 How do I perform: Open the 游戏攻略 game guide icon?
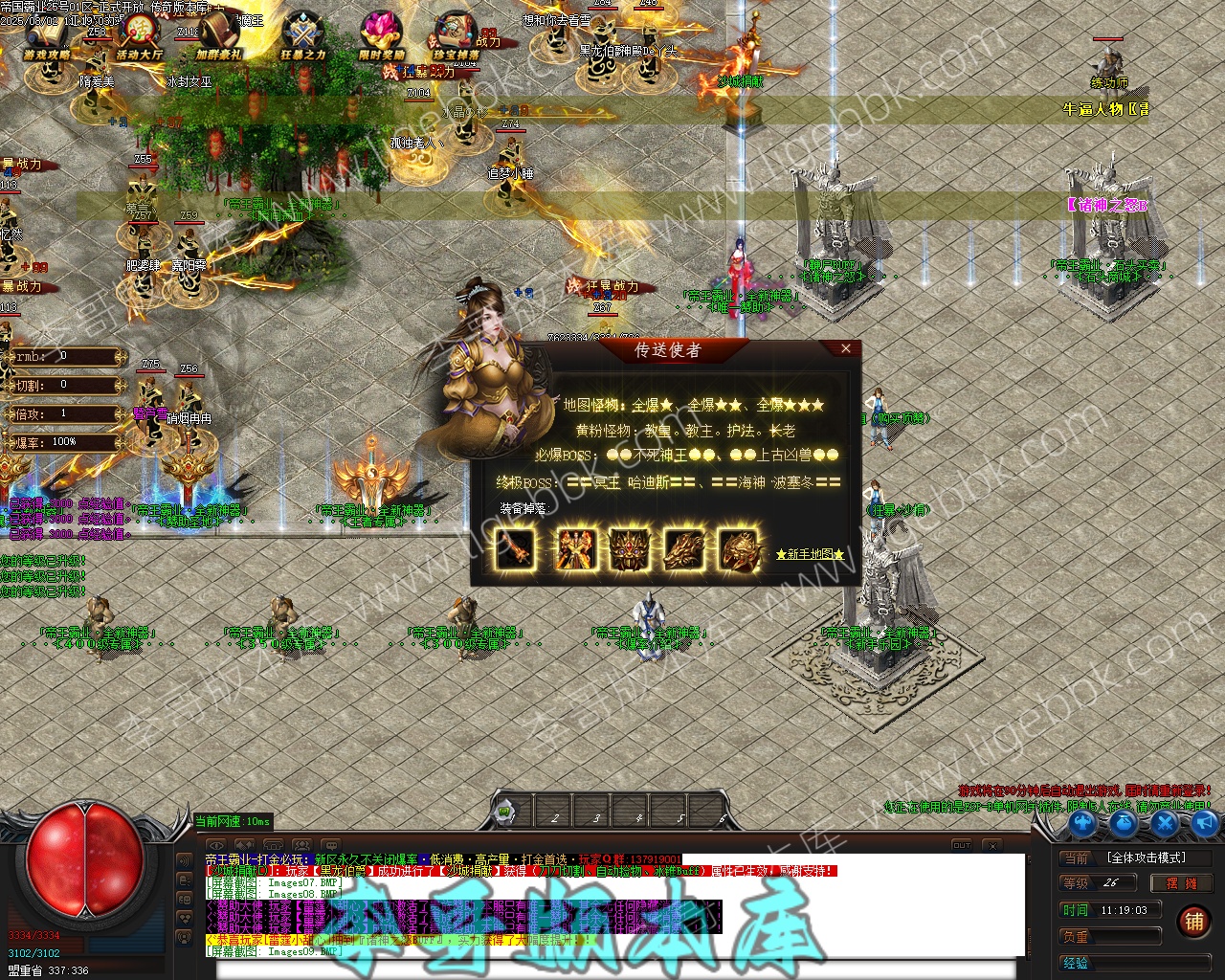point(45,38)
